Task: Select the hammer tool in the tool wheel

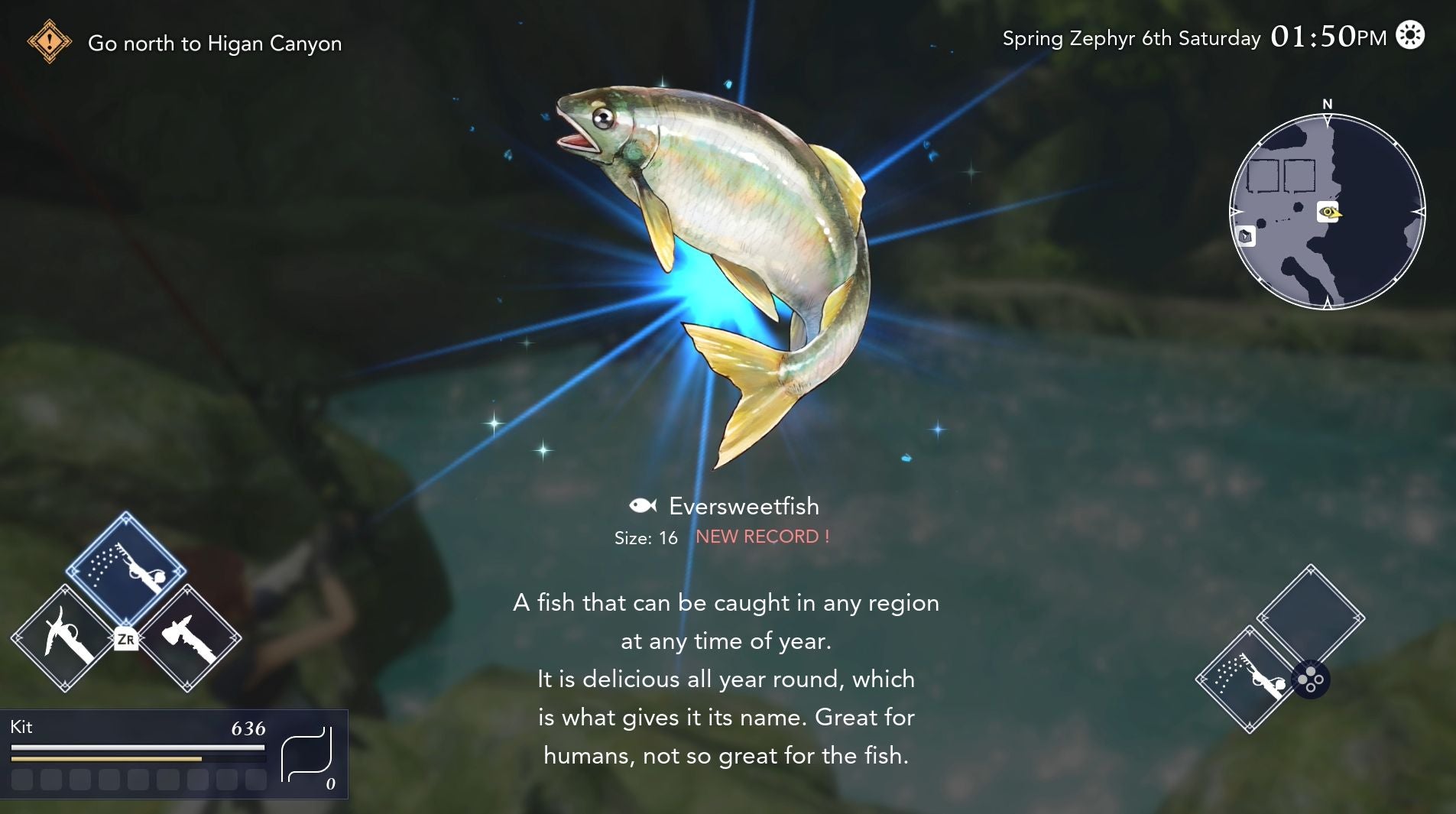Action: pos(186,637)
